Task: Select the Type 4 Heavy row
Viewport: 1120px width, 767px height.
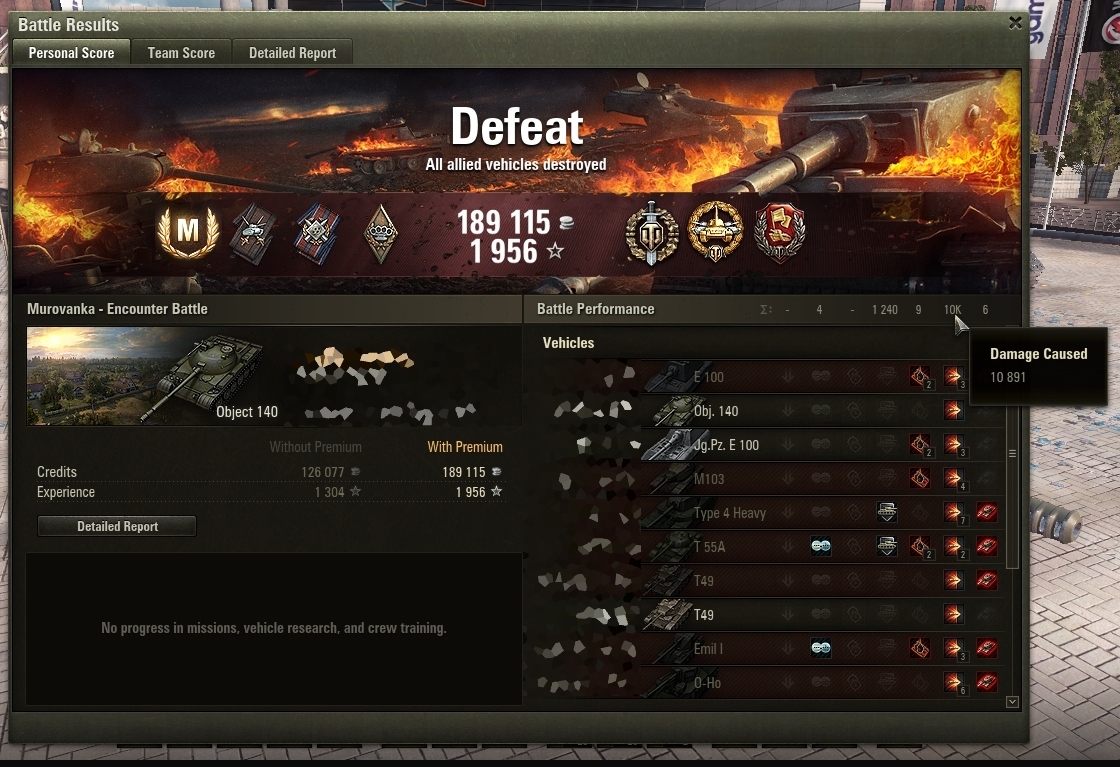Action: 729,513
